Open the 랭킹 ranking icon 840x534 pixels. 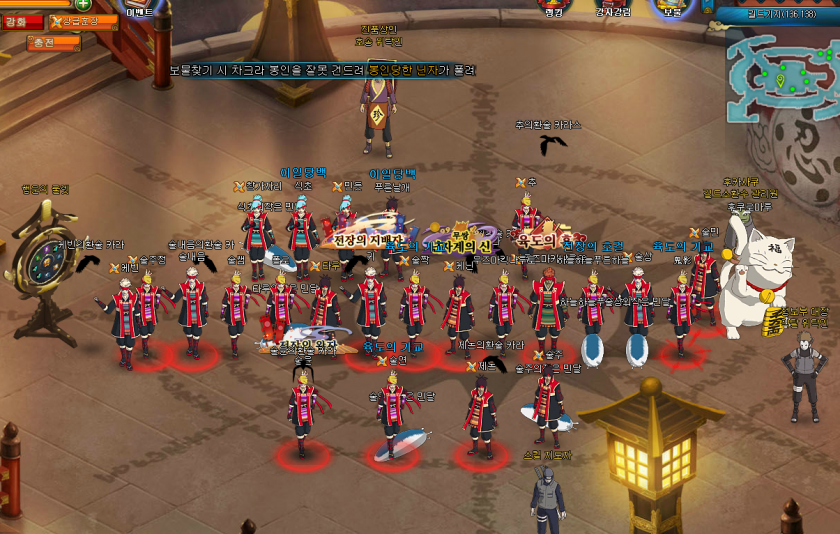(x=553, y=8)
